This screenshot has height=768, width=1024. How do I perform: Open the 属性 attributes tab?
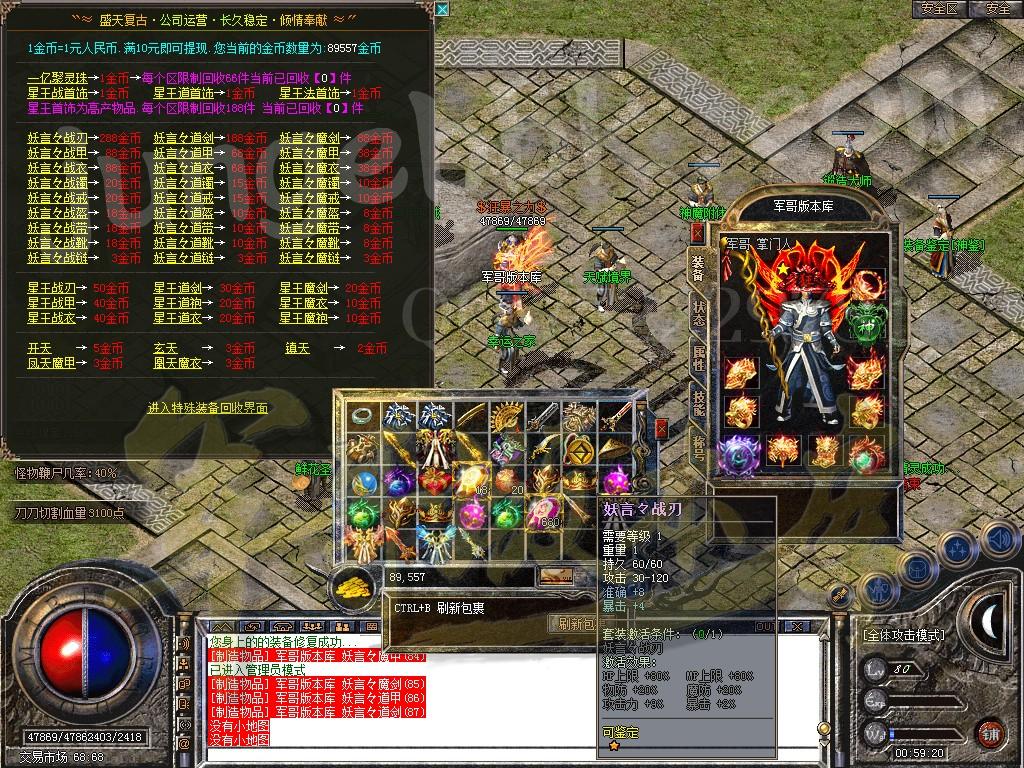[x=698, y=357]
